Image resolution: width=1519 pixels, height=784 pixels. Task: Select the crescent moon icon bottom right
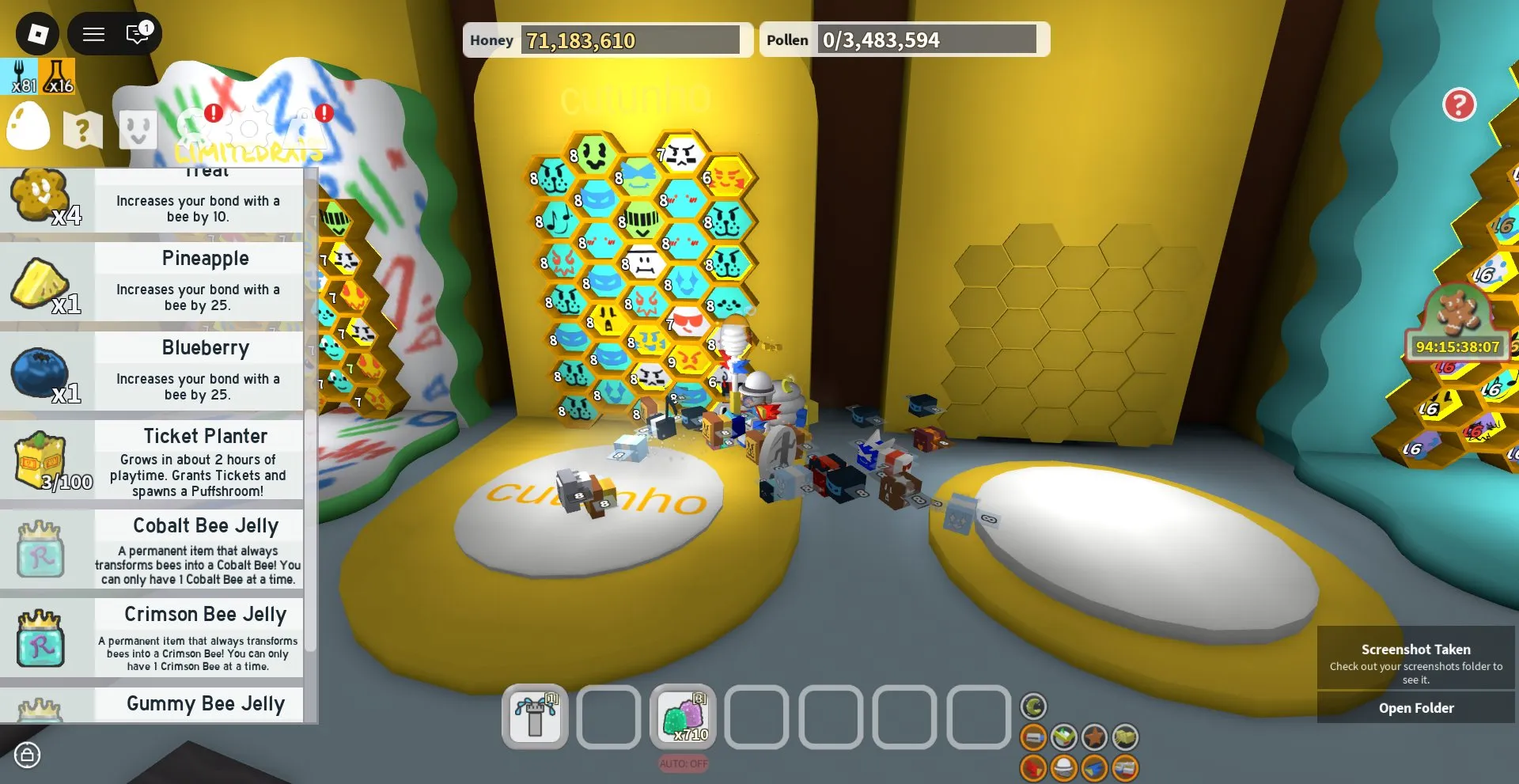pyautogui.click(x=1034, y=706)
